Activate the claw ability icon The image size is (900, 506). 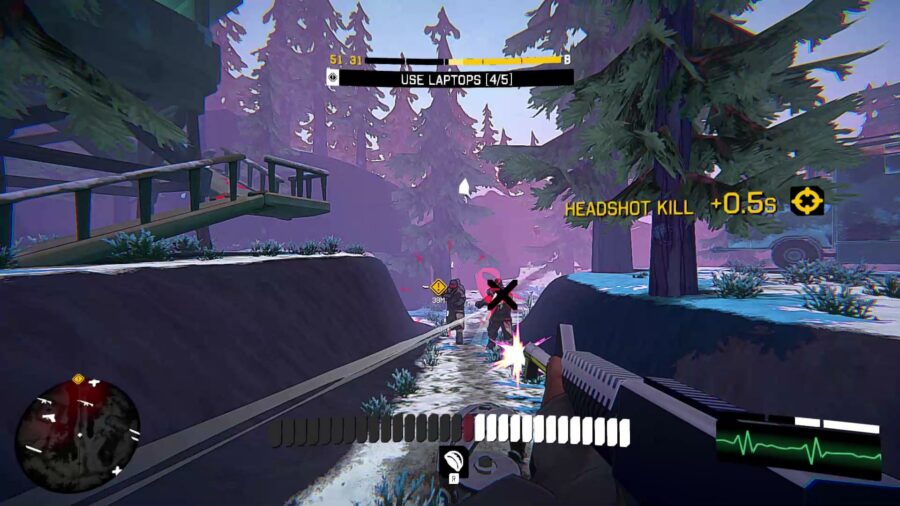point(453,459)
